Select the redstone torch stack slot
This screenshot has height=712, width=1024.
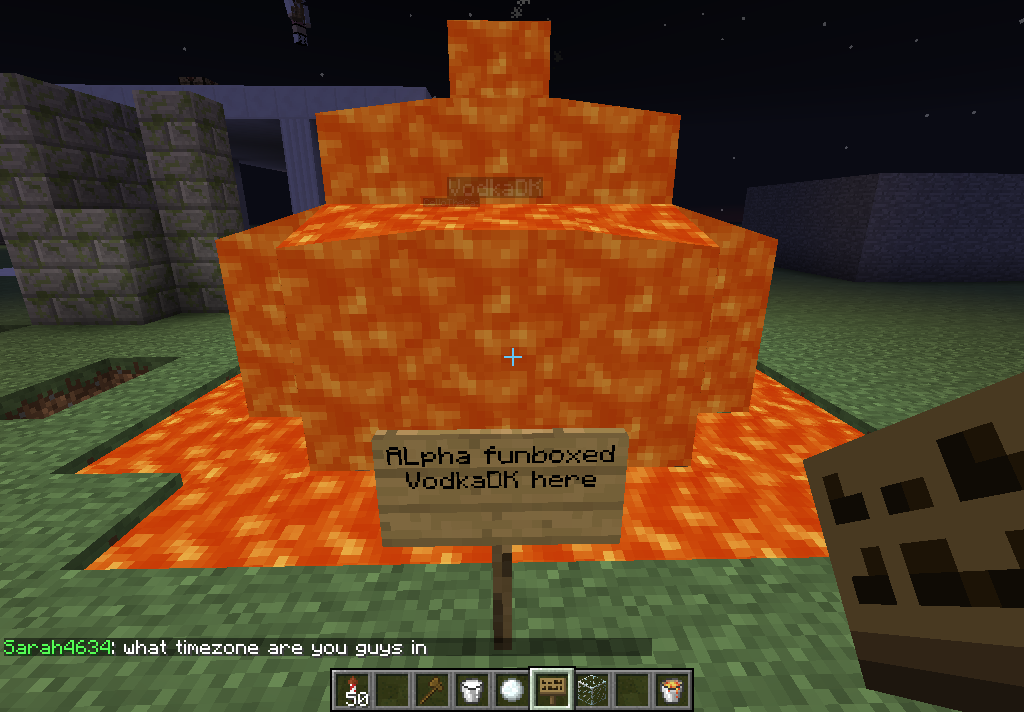point(352,689)
